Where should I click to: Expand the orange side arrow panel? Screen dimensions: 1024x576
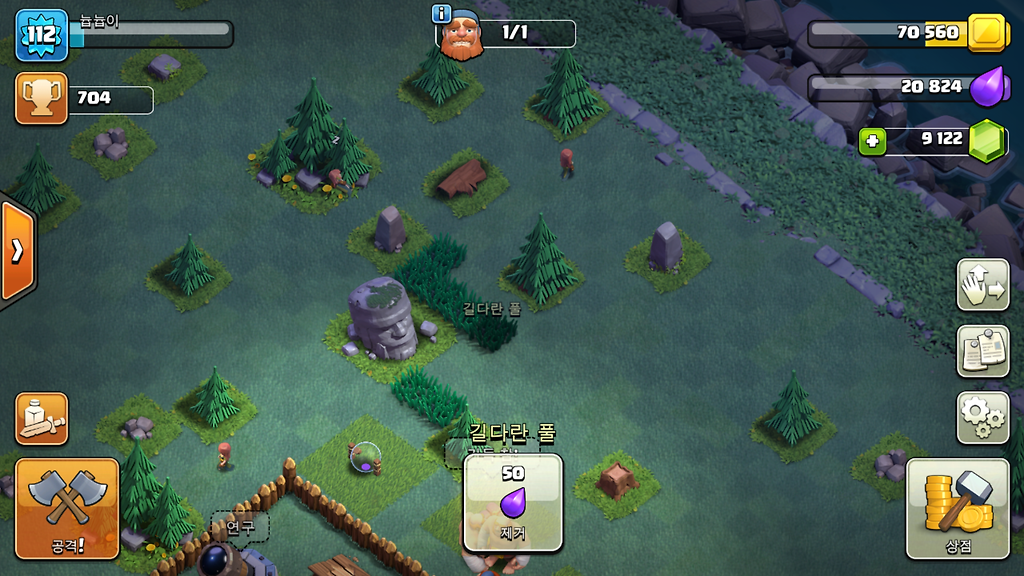pyautogui.click(x=17, y=250)
